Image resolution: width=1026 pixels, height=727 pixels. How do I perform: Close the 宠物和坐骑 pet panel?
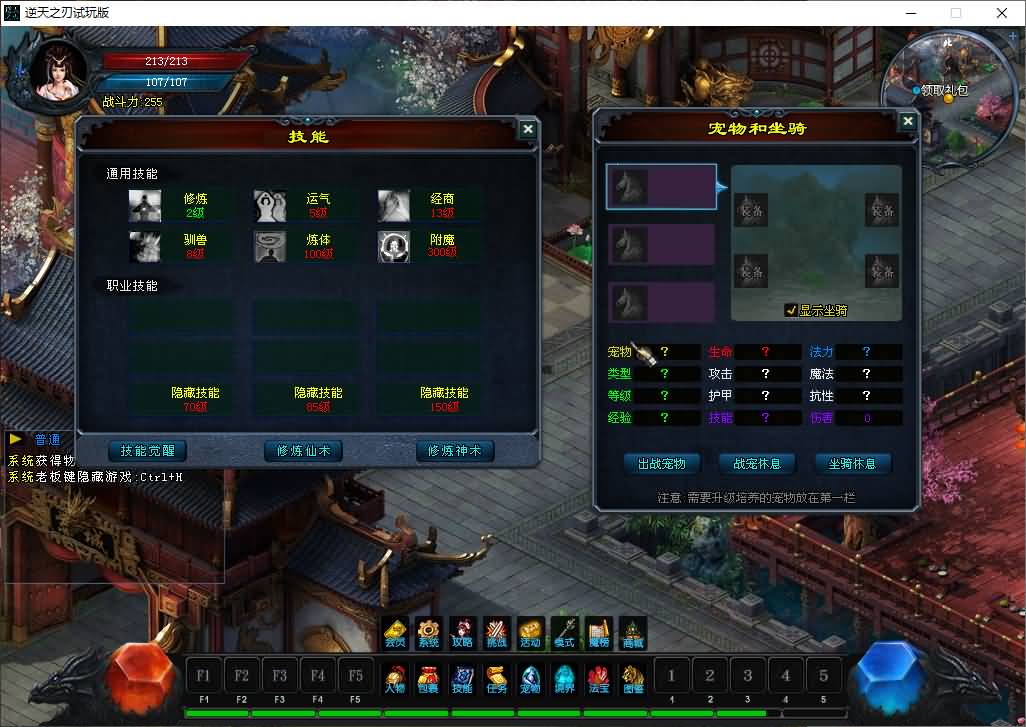pyautogui.click(x=907, y=121)
